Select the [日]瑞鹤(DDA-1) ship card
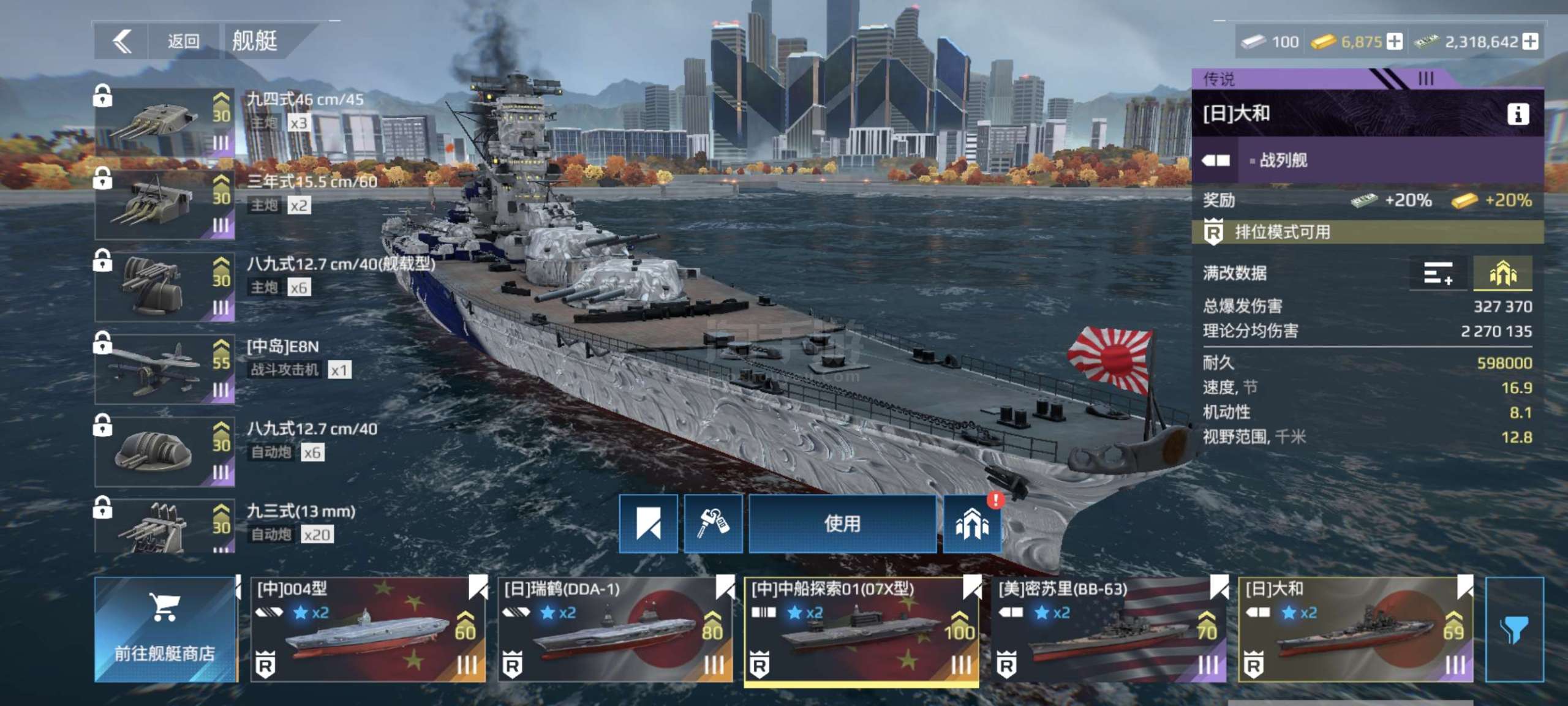Screen dimensions: 1568x706 click(x=614, y=629)
